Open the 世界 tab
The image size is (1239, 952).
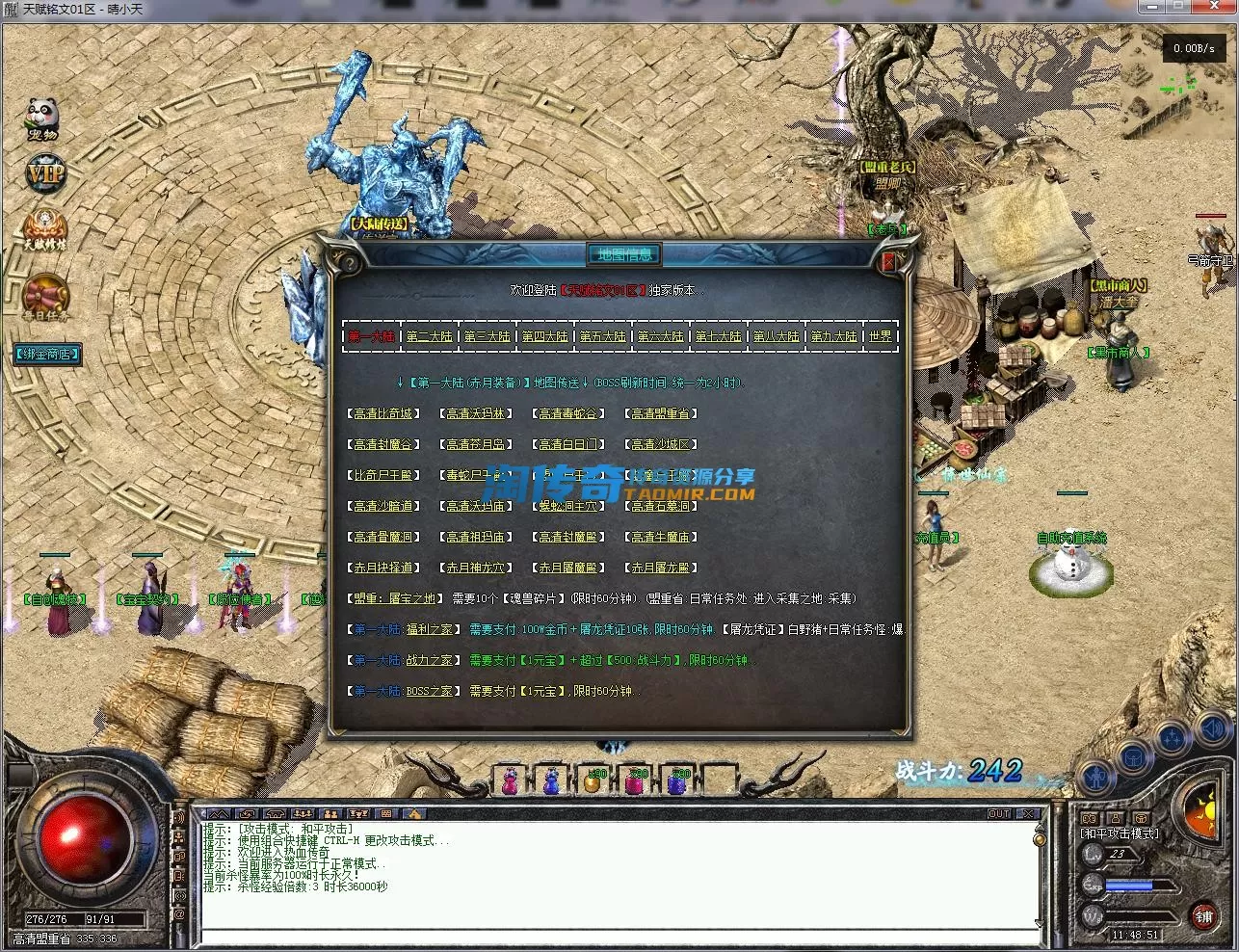click(x=881, y=336)
